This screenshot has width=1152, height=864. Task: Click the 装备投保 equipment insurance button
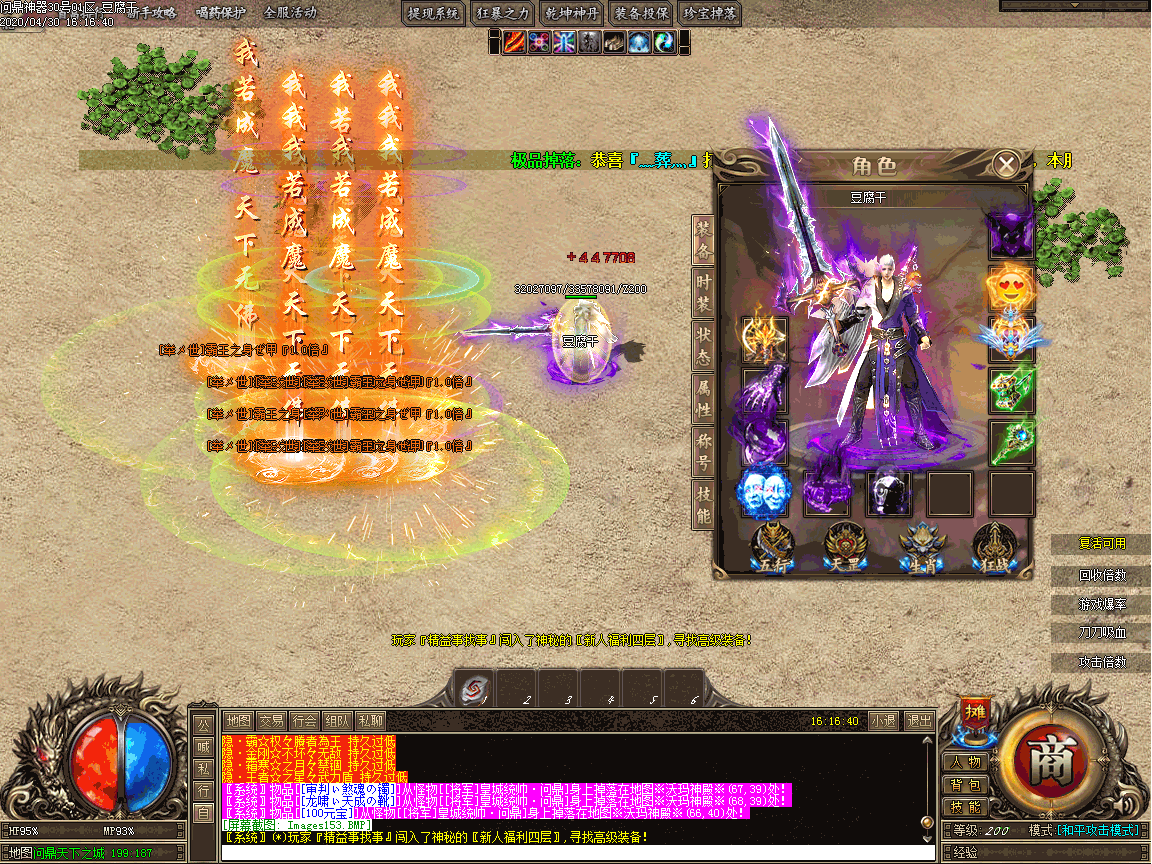[641, 14]
